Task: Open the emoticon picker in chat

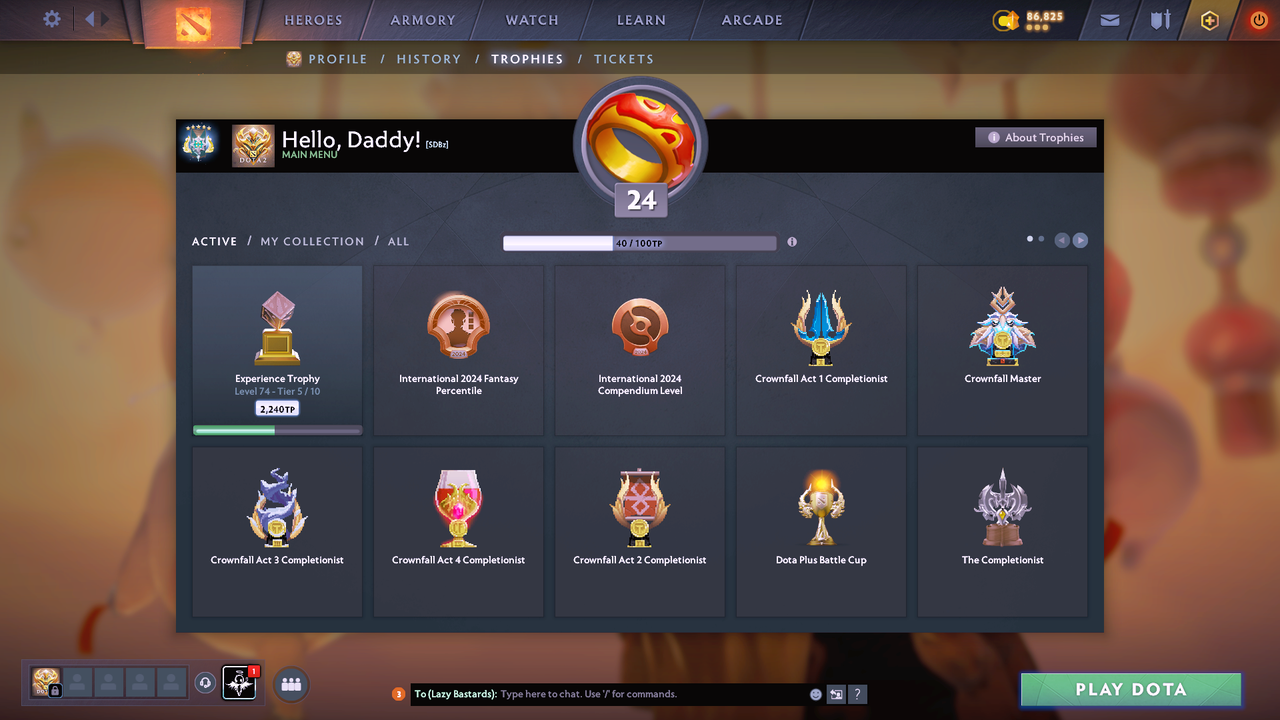Action: pos(815,694)
